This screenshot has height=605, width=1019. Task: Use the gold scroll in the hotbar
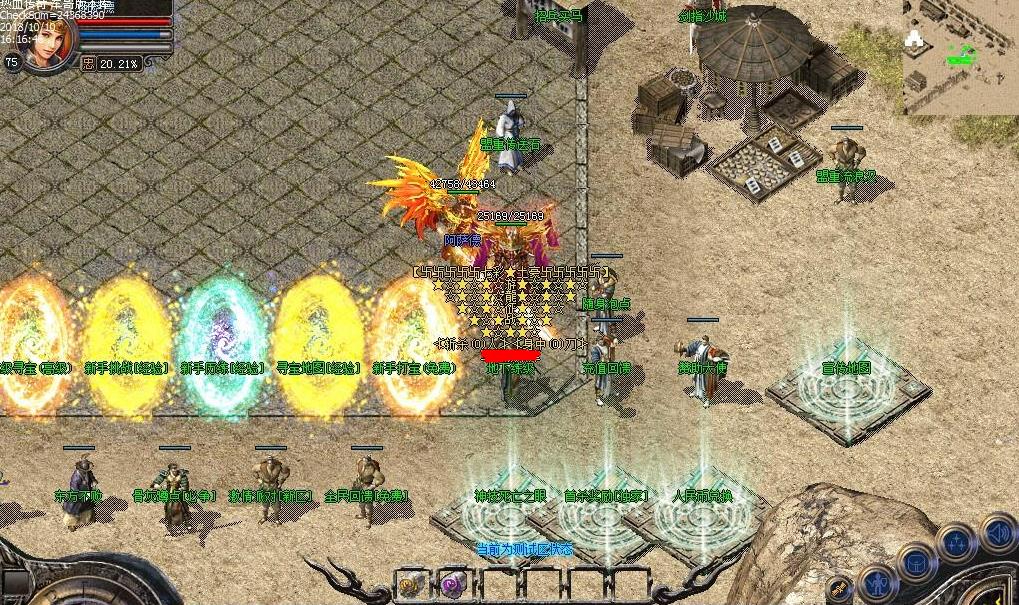(x=411, y=583)
